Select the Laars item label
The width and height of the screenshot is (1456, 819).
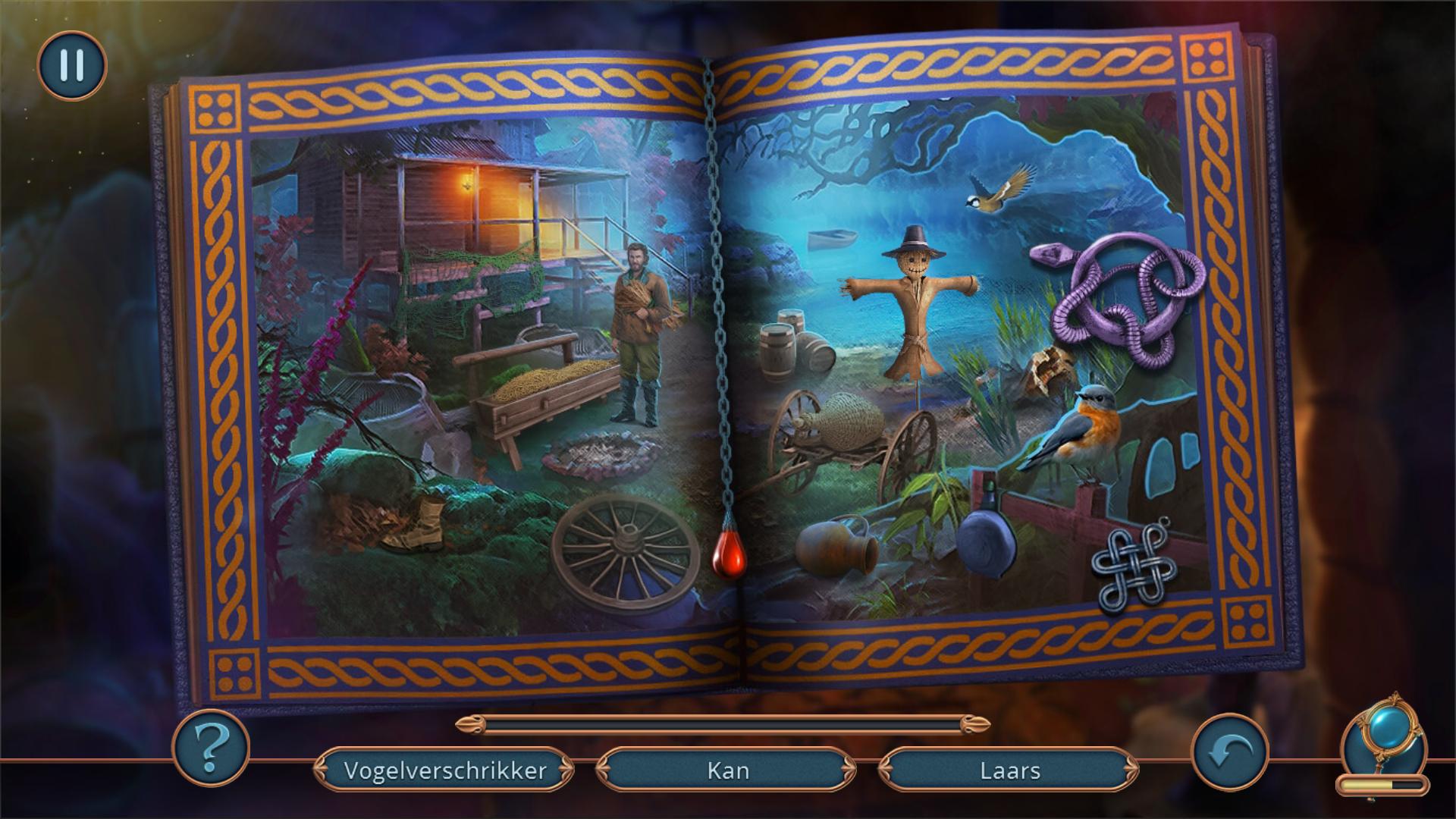[1009, 770]
